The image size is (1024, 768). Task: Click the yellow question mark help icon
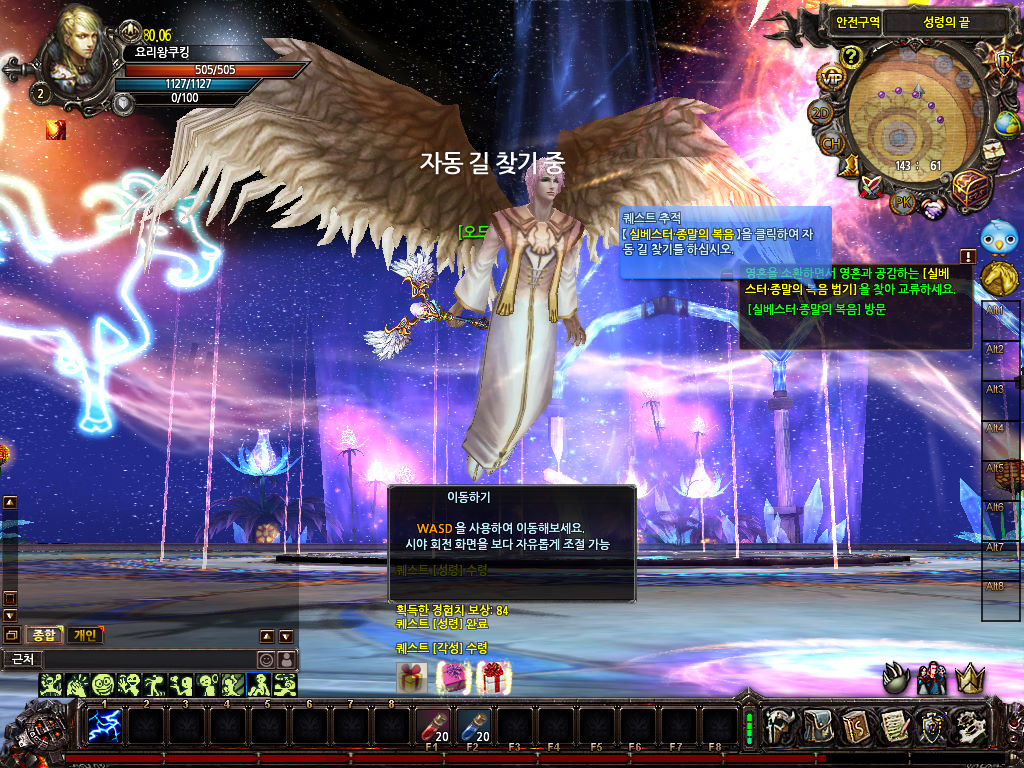851,56
